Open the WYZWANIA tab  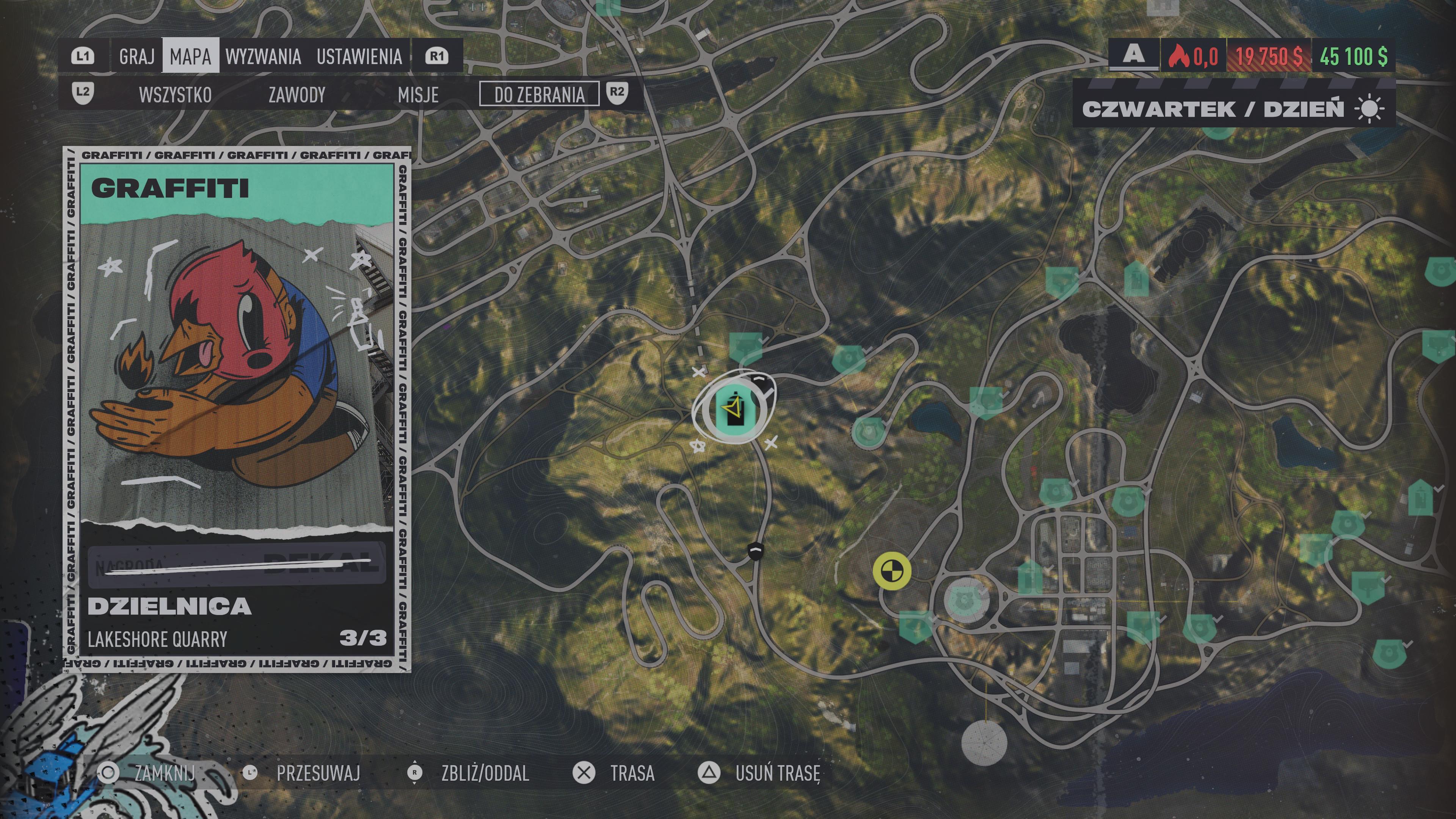[x=263, y=56]
